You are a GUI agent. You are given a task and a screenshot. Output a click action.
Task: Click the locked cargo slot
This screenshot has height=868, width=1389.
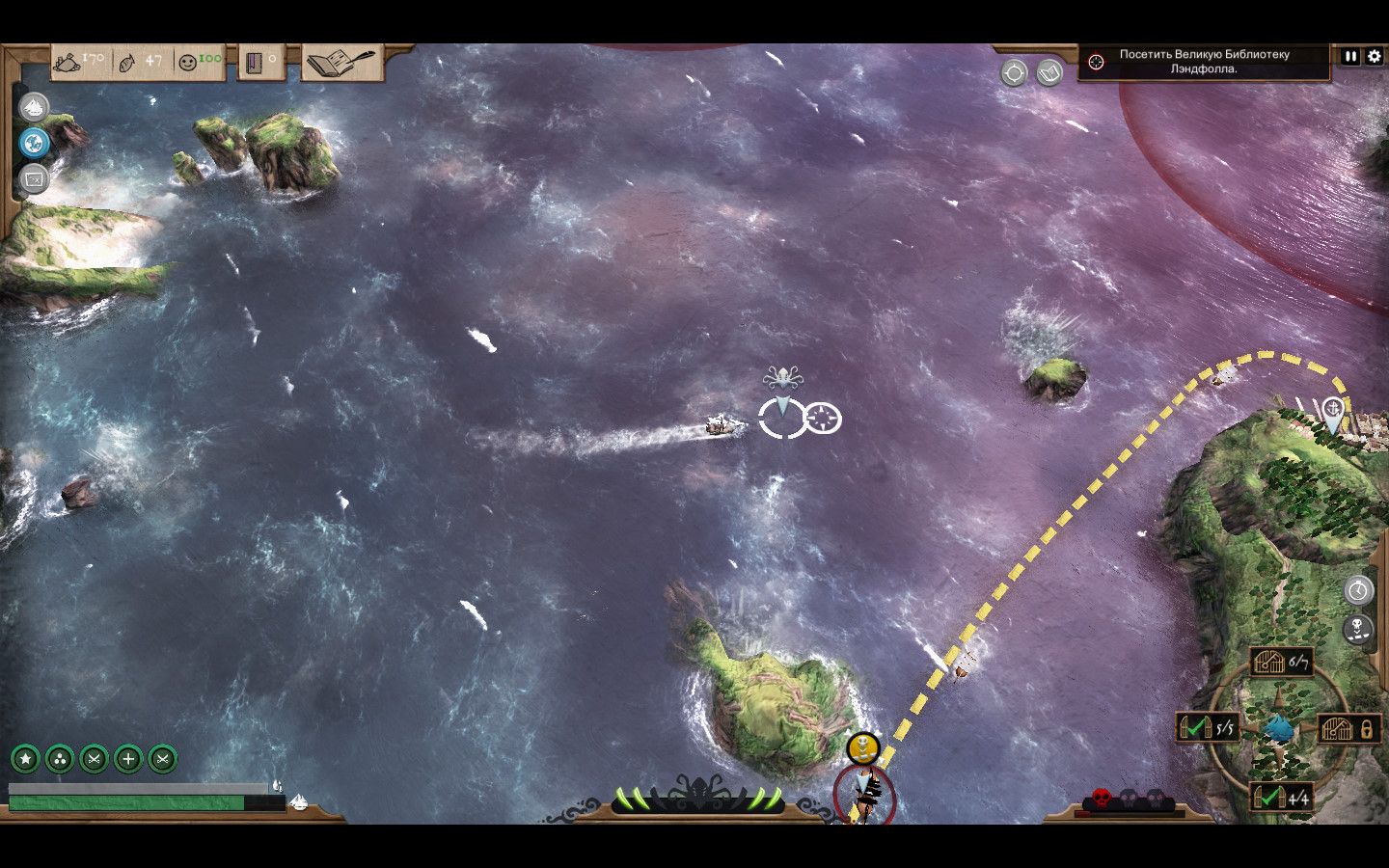pos(1349,729)
